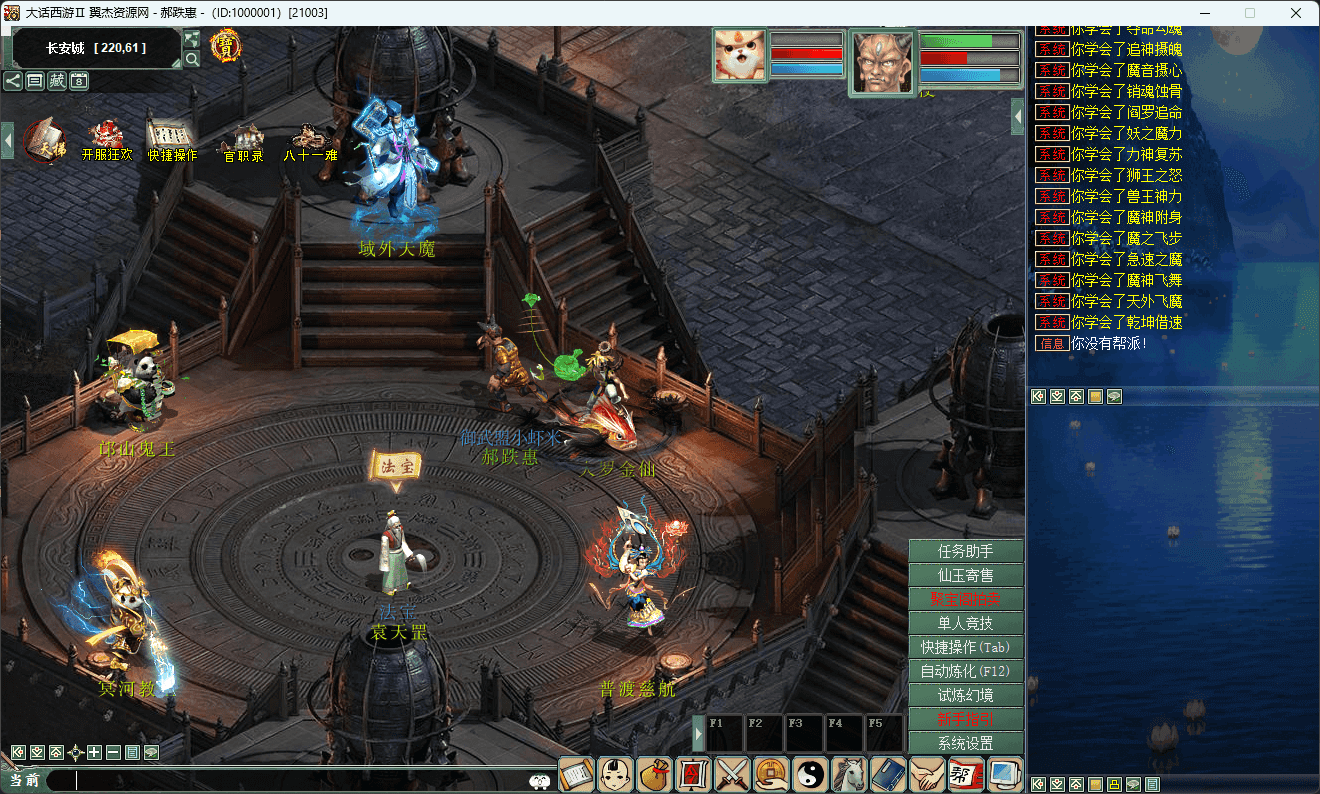This screenshot has width=1320, height=794.
Task: Open the 开服狂欢 server event icon
Action: 106,140
